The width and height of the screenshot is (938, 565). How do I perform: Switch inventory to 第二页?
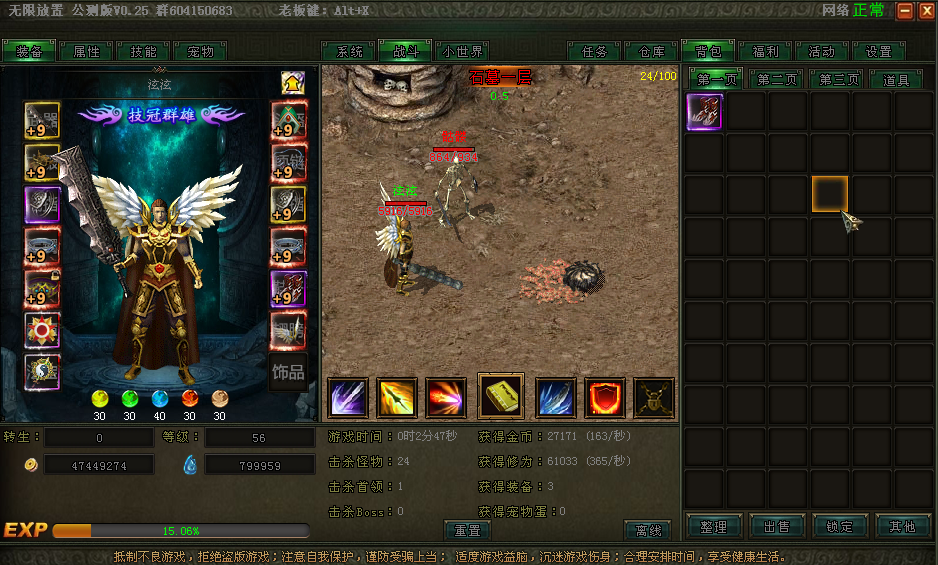pyautogui.click(x=777, y=80)
